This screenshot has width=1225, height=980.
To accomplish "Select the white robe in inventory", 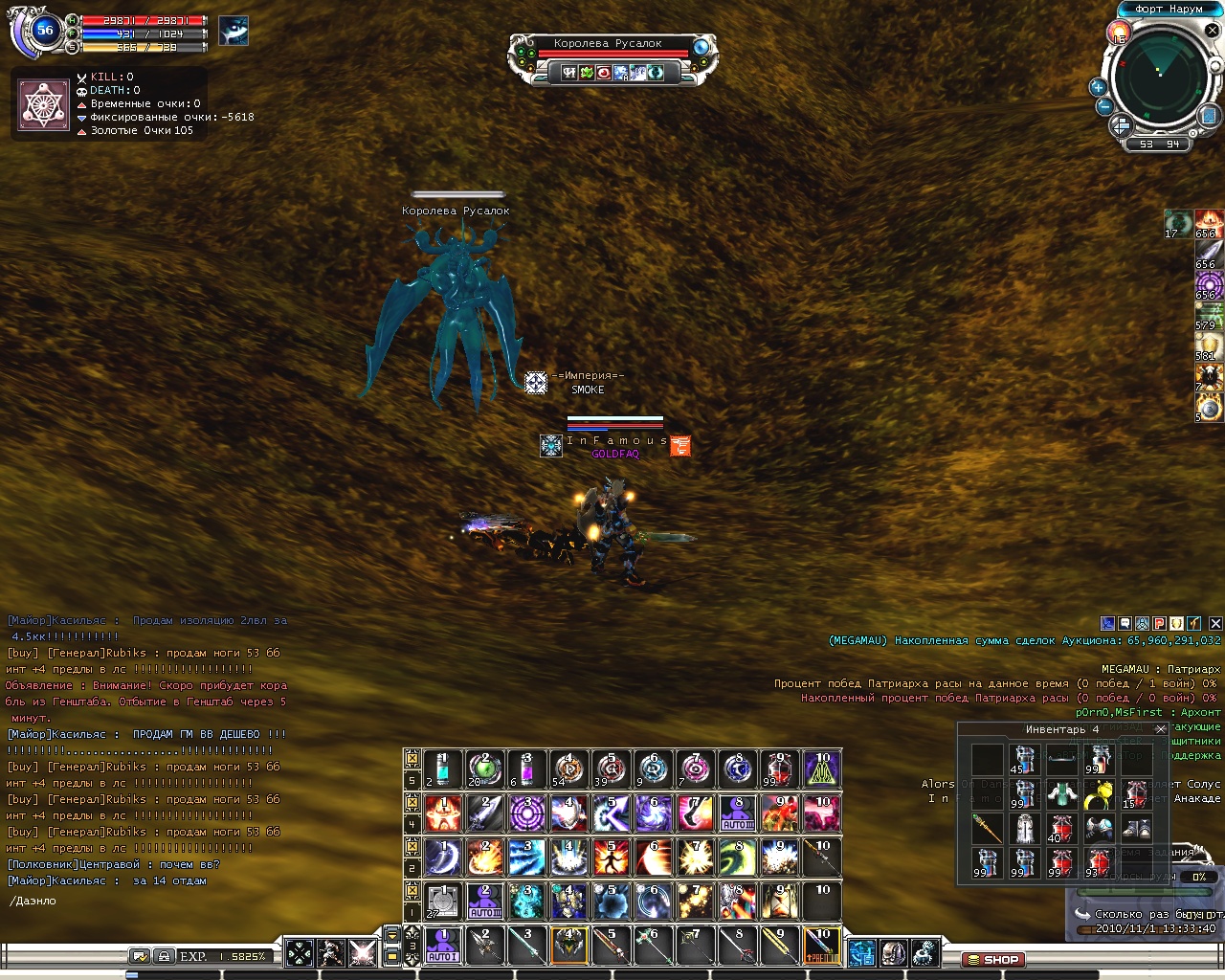I will coord(1024,828).
